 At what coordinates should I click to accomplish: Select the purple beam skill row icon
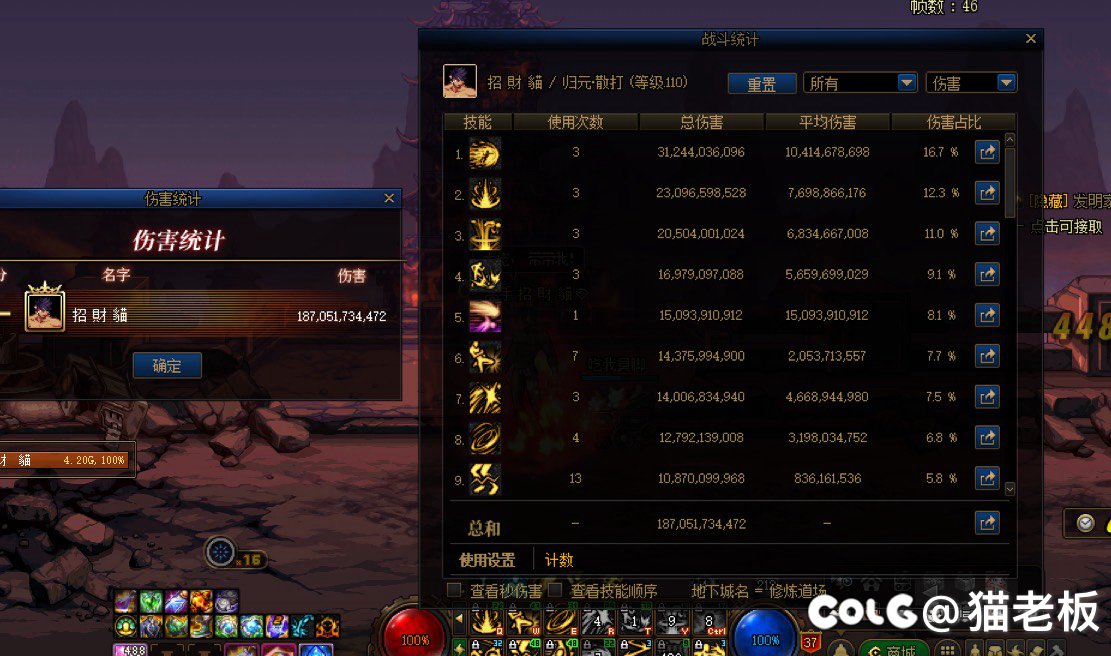(x=485, y=316)
